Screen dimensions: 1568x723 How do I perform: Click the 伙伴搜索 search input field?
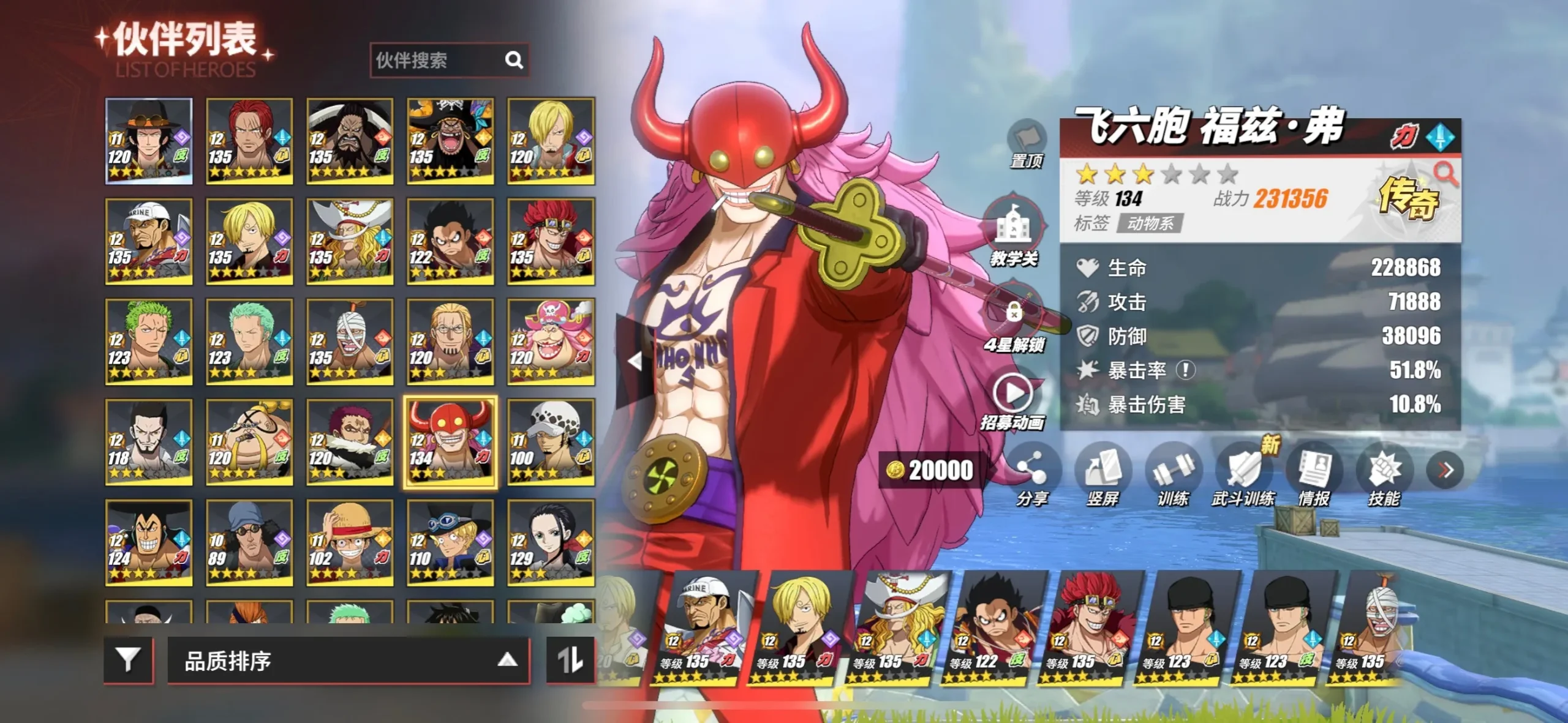pyautogui.click(x=438, y=60)
